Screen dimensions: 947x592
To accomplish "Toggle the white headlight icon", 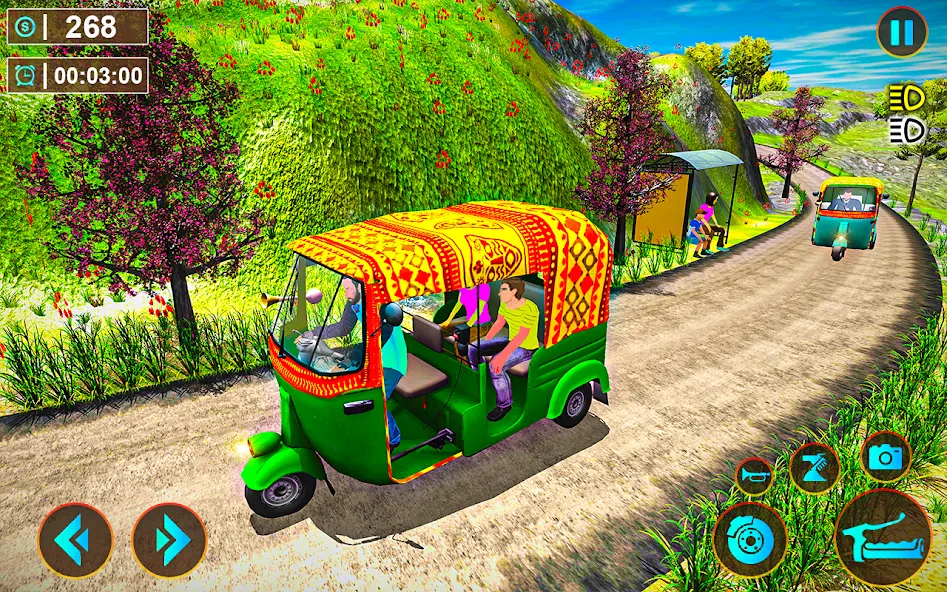I will 905,130.
